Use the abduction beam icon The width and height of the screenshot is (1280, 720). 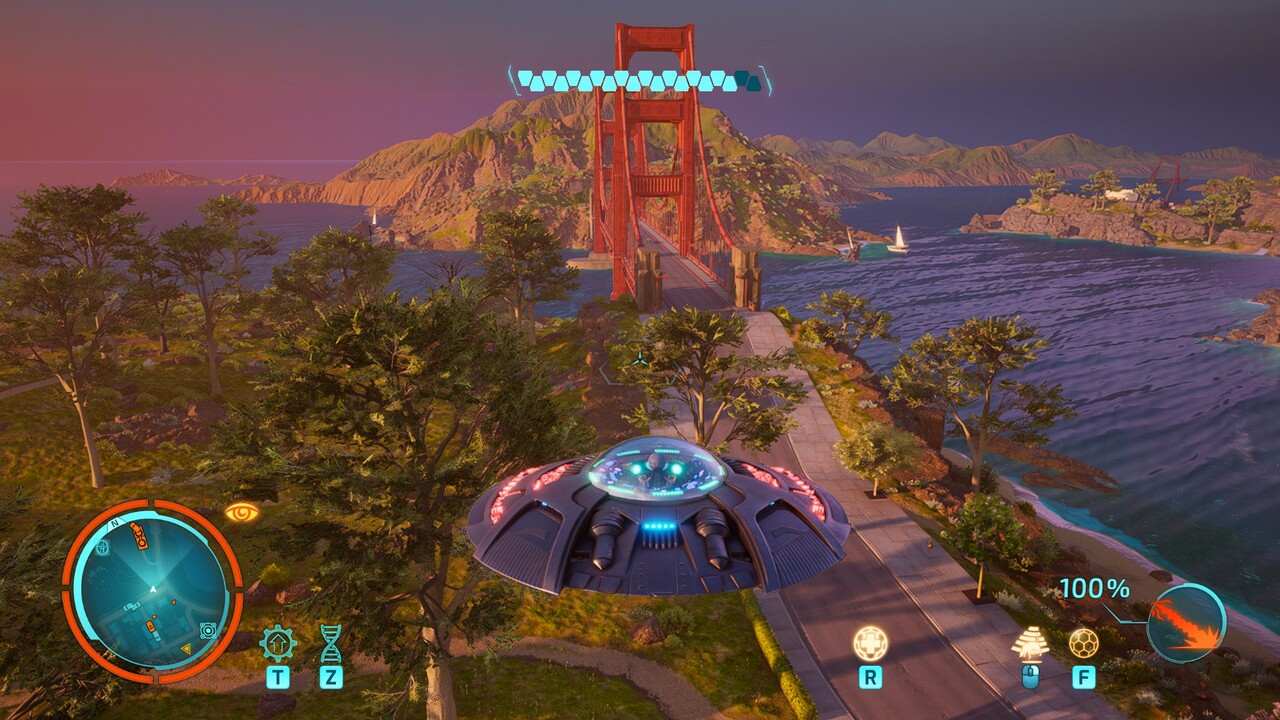coord(1030,643)
